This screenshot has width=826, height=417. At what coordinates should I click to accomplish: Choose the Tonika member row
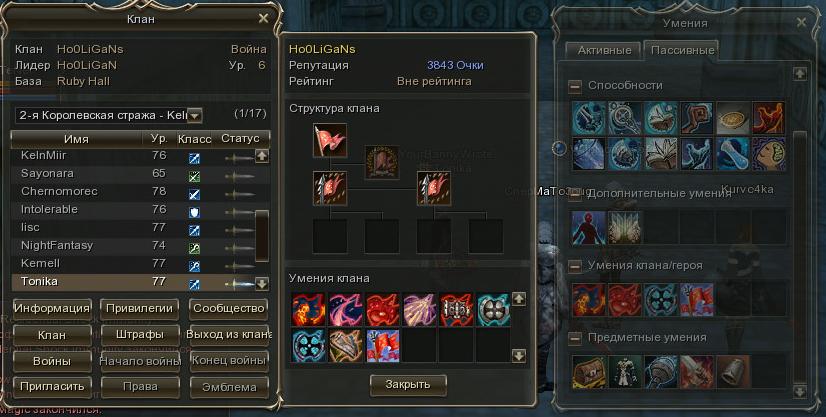click(41, 281)
